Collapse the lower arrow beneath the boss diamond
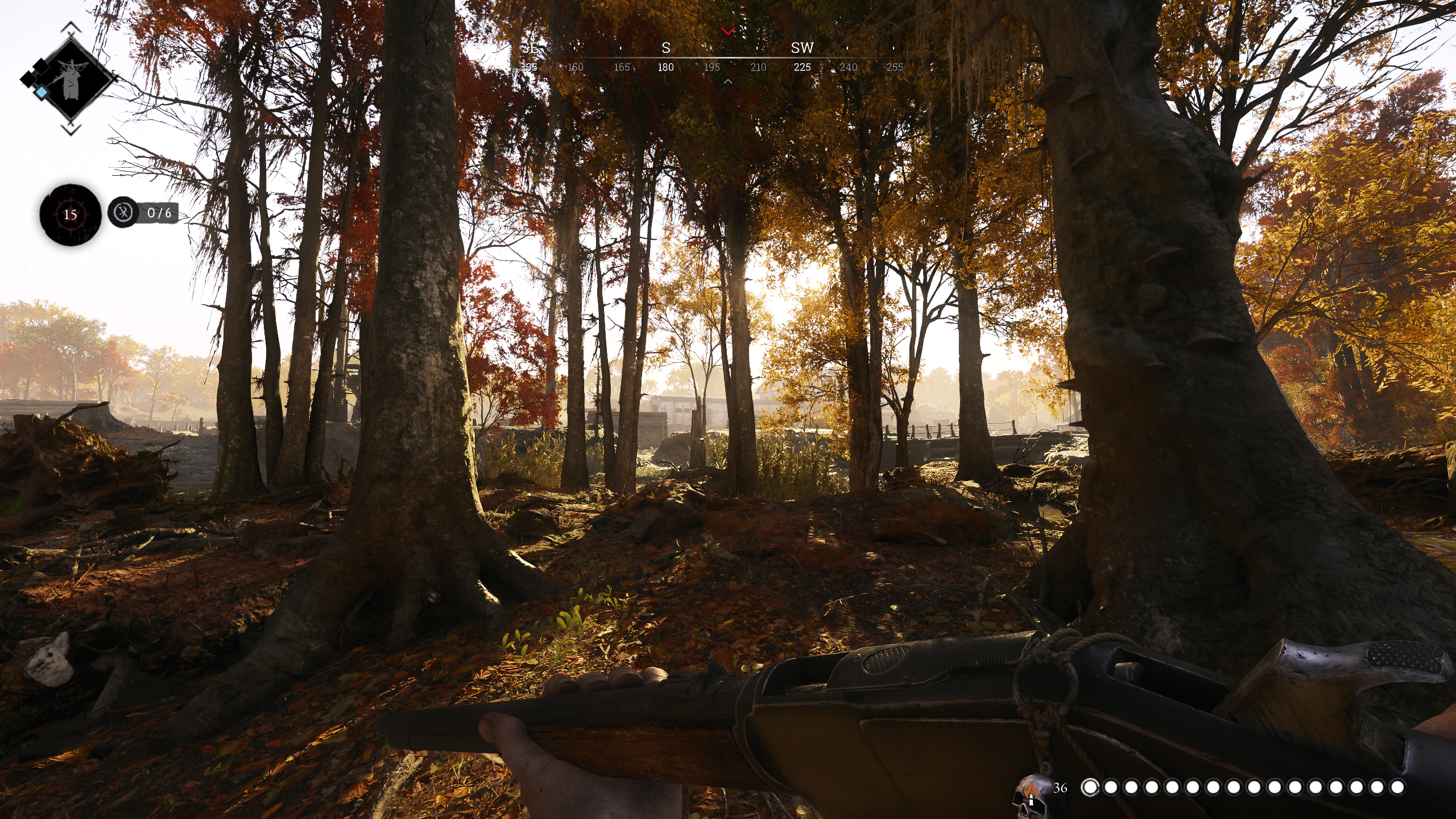 (71, 129)
